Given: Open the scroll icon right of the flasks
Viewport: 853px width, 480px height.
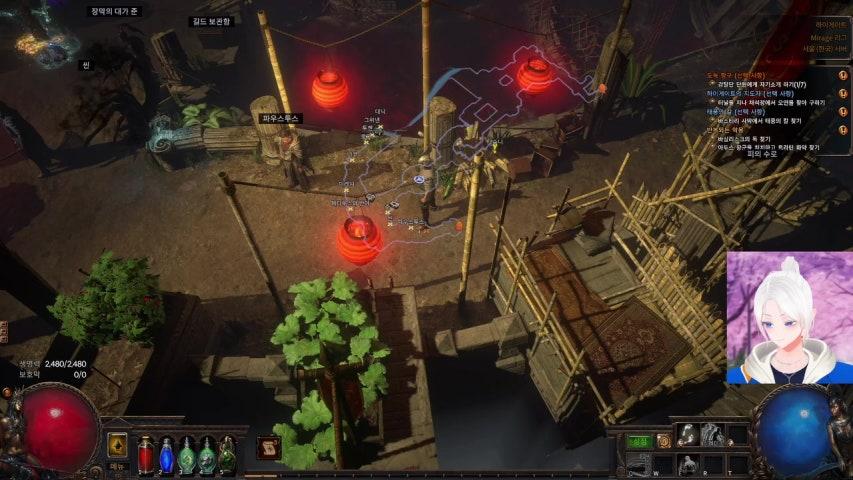Looking at the screenshot, I should tap(267, 449).
